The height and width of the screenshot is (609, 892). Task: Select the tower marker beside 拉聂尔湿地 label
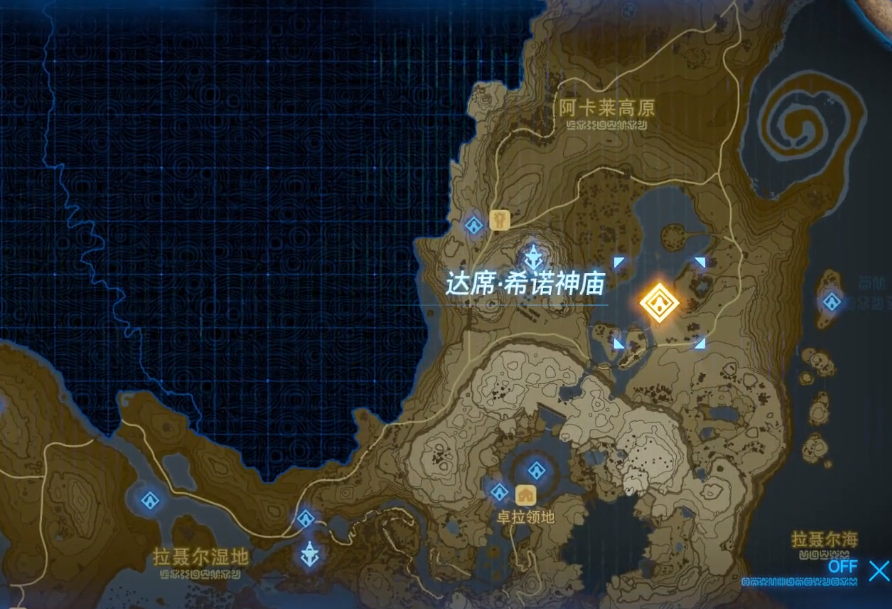pos(311,553)
